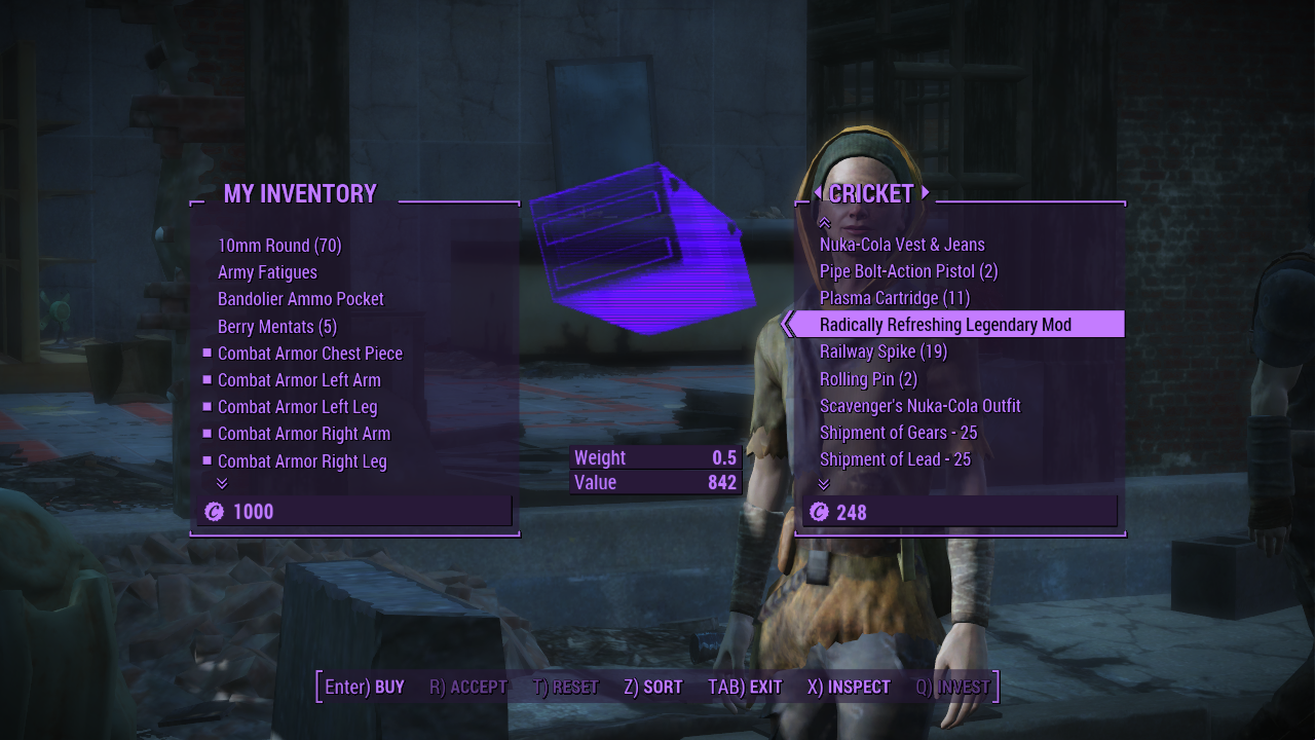Select Scavenger's Nuka-Cola Outfit
Viewport: 1315px width, 740px height.
coord(919,406)
